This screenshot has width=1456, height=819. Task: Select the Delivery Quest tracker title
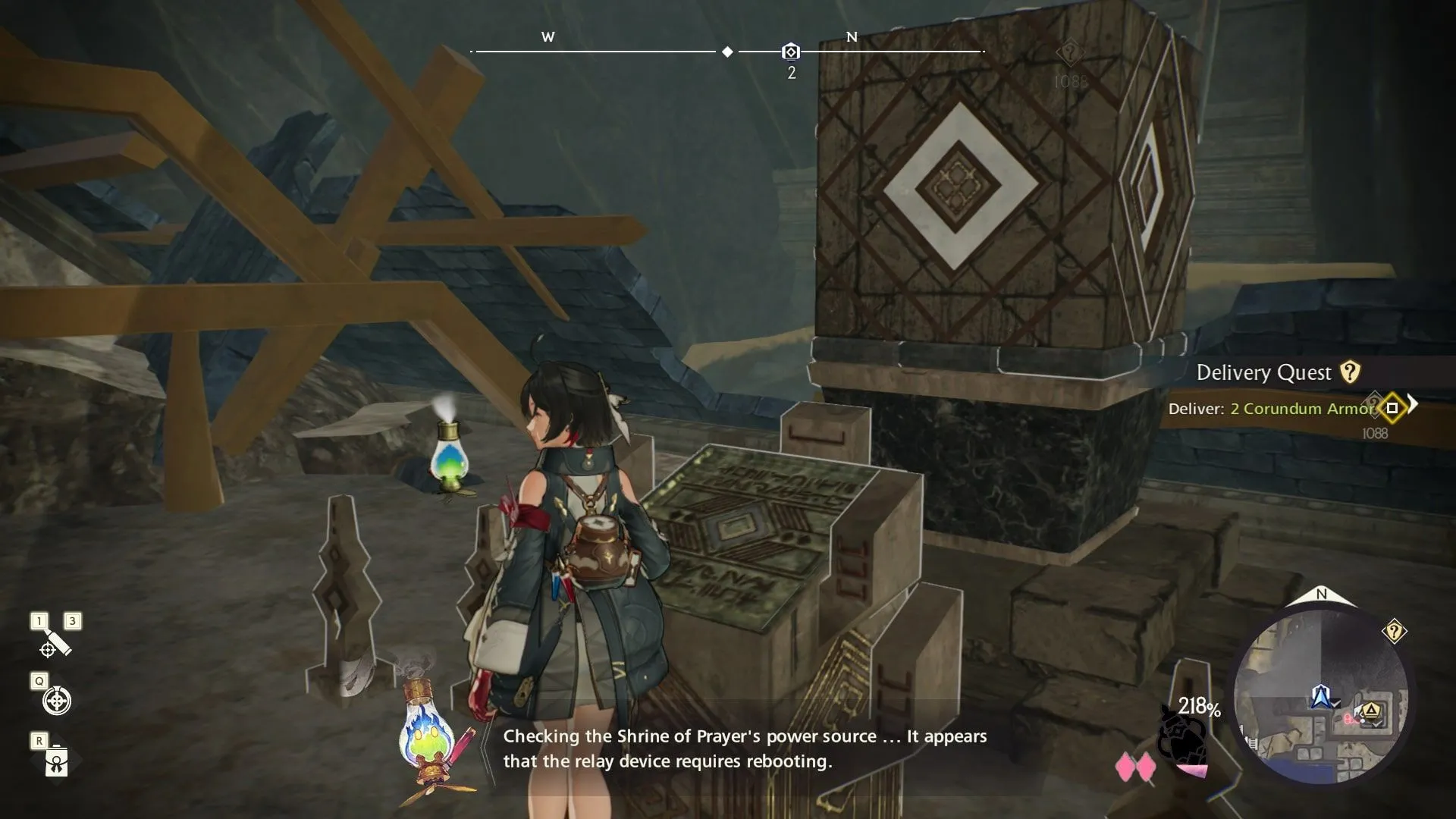pyautogui.click(x=1263, y=372)
